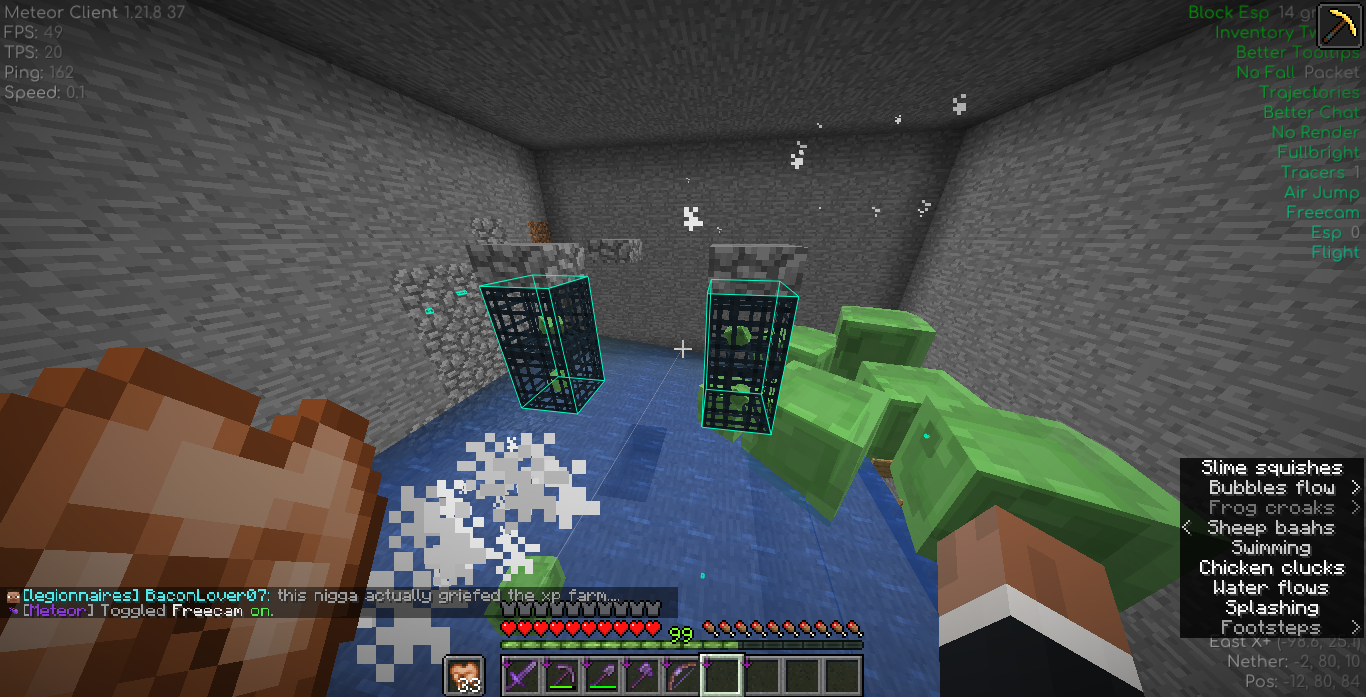The height and width of the screenshot is (697, 1366).
Task: Click the offhand cooked food slot
Action: [x=463, y=675]
